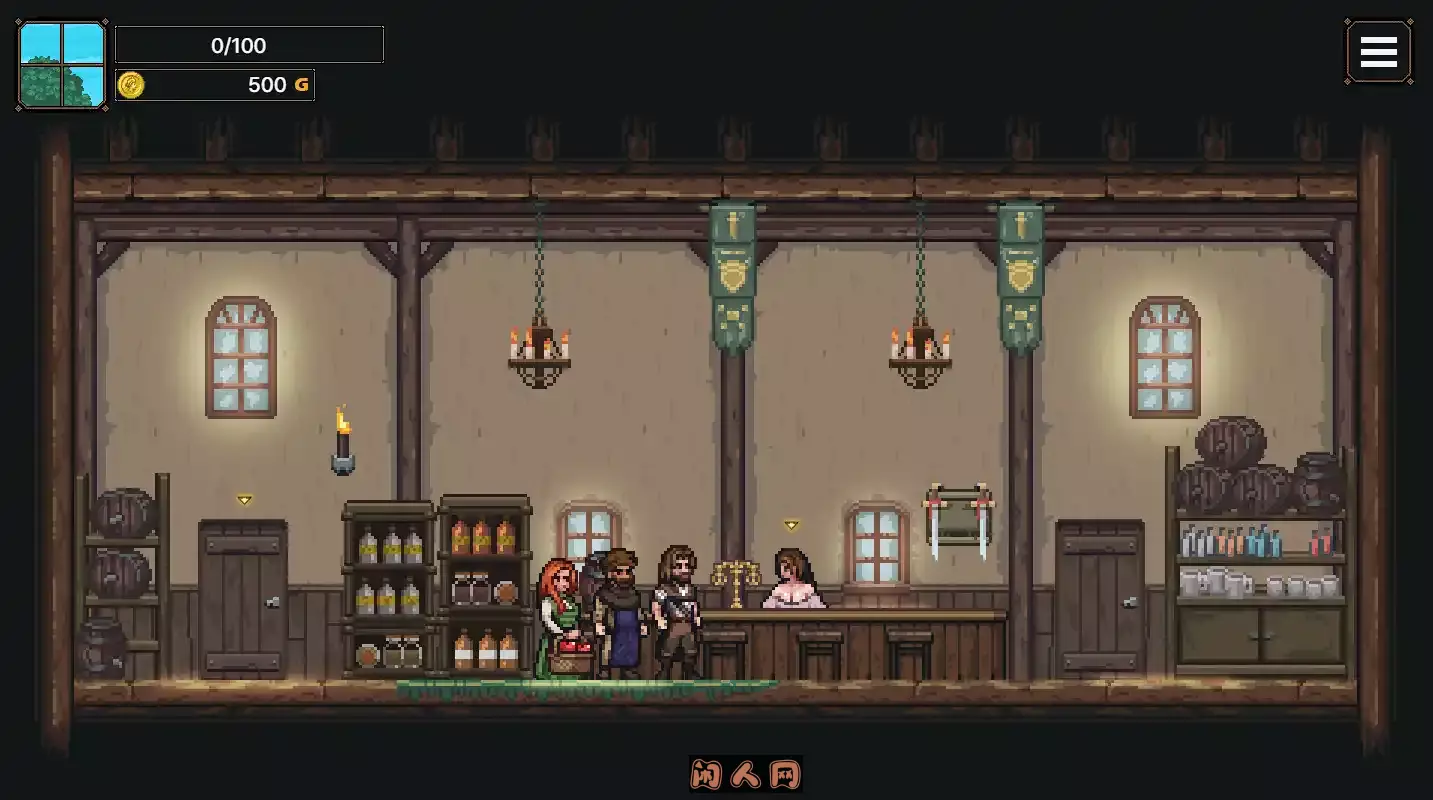Image resolution: width=1433 pixels, height=800 pixels.
Task: Click the 0/100 progress bar at the top
Action: tap(249, 44)
